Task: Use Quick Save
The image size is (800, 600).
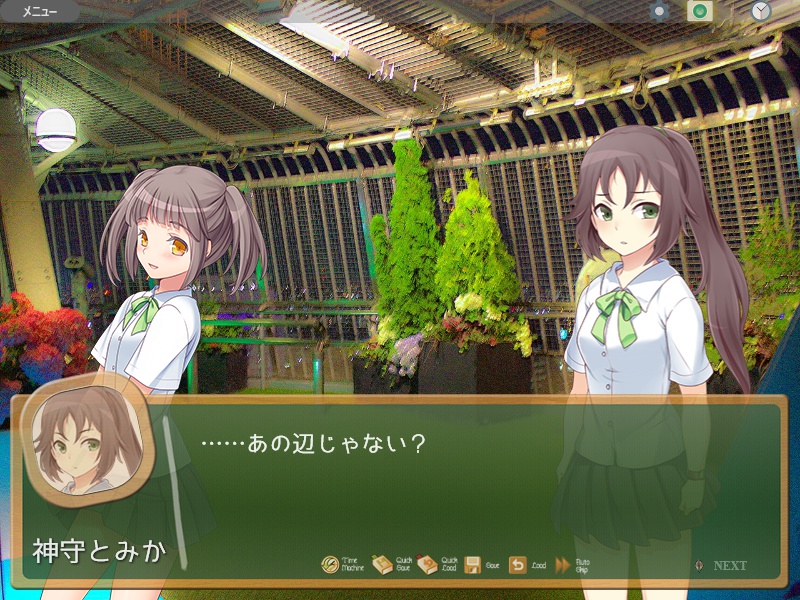Action: 383,565
